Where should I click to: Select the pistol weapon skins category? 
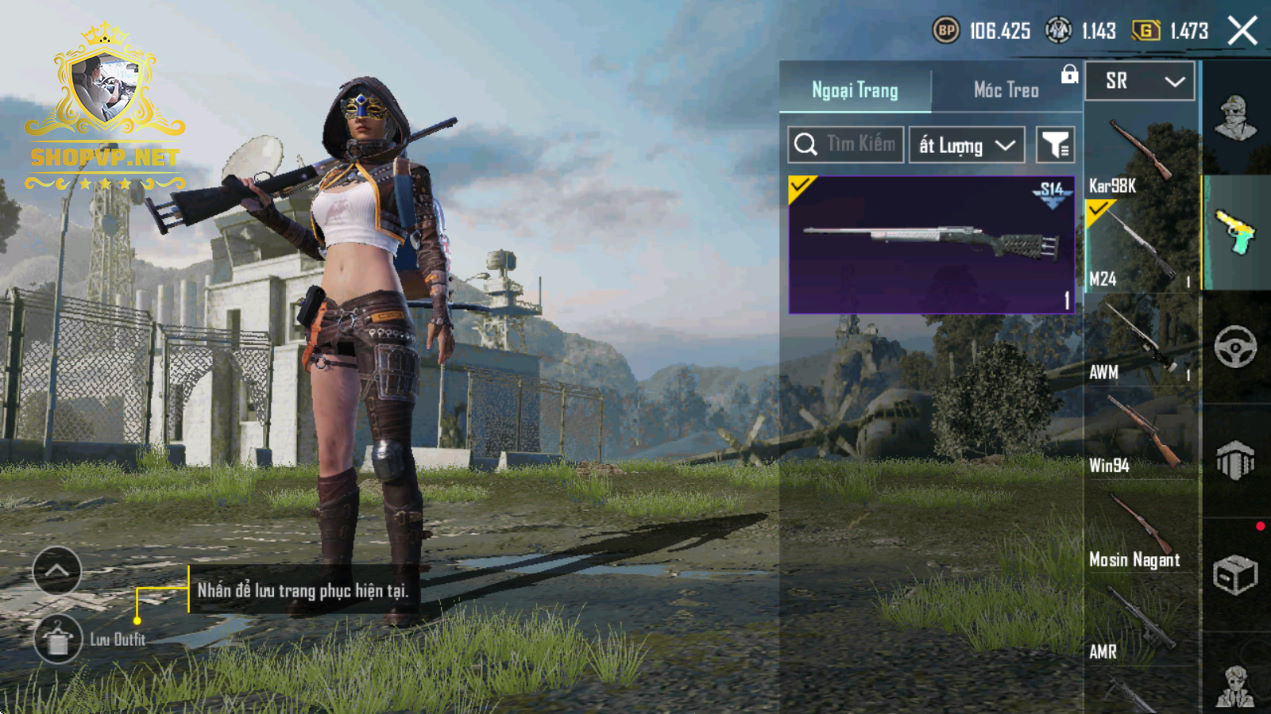(x=1236, y=232)
